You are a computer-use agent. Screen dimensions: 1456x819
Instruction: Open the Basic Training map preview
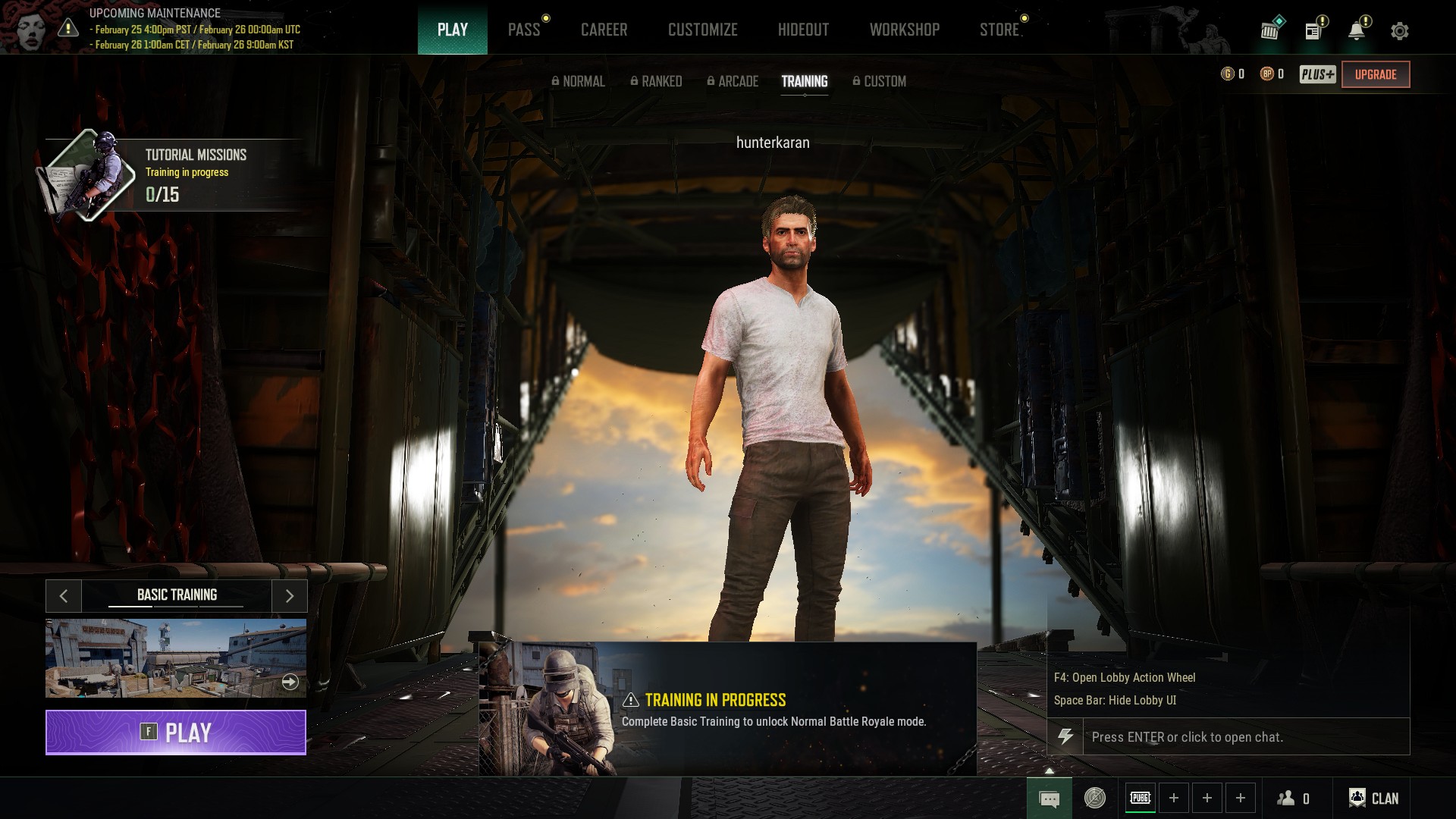point(176,657)
